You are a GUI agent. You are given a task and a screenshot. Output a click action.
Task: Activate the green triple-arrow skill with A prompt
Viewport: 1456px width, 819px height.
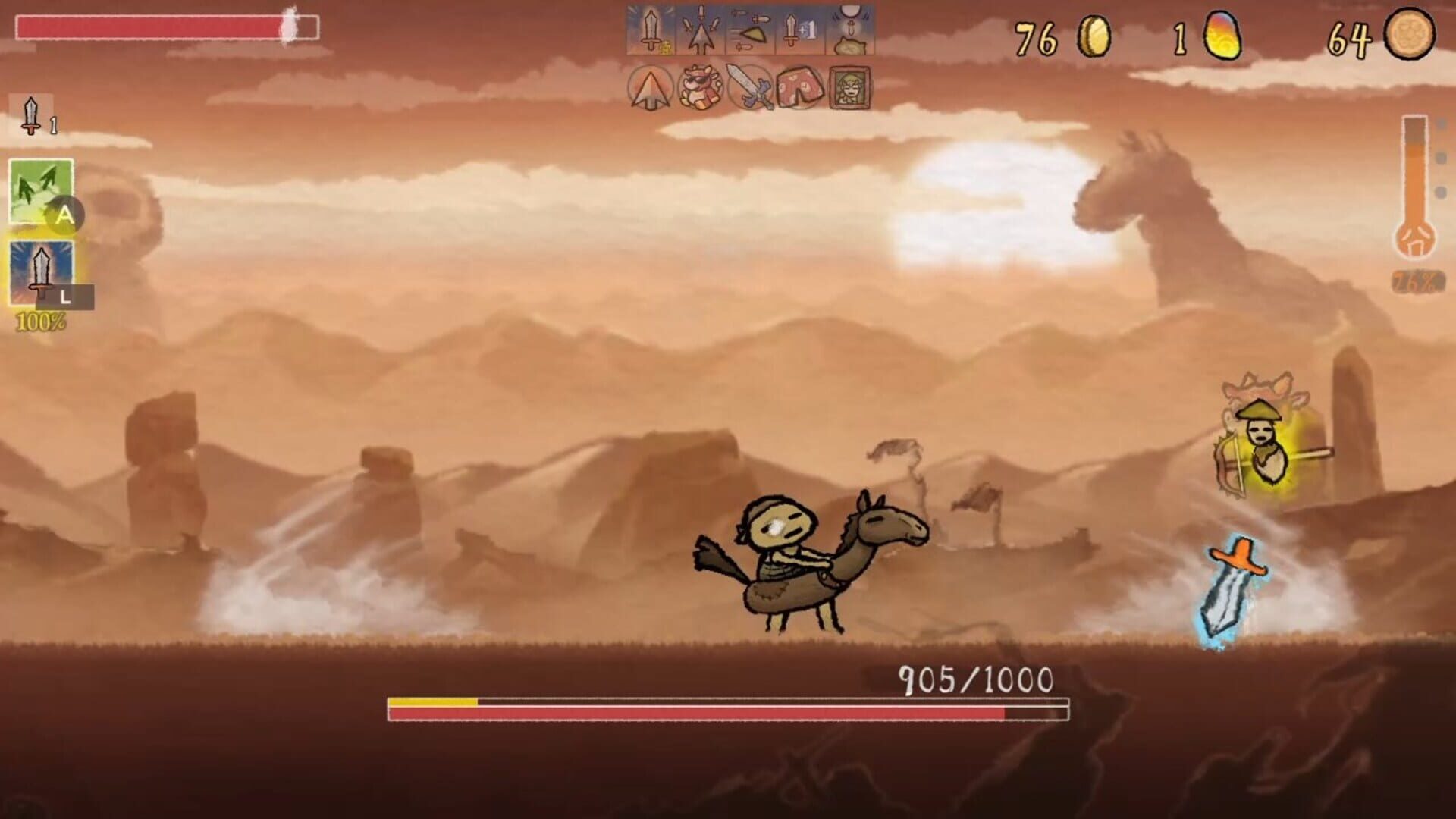click(x=40, y=188)
